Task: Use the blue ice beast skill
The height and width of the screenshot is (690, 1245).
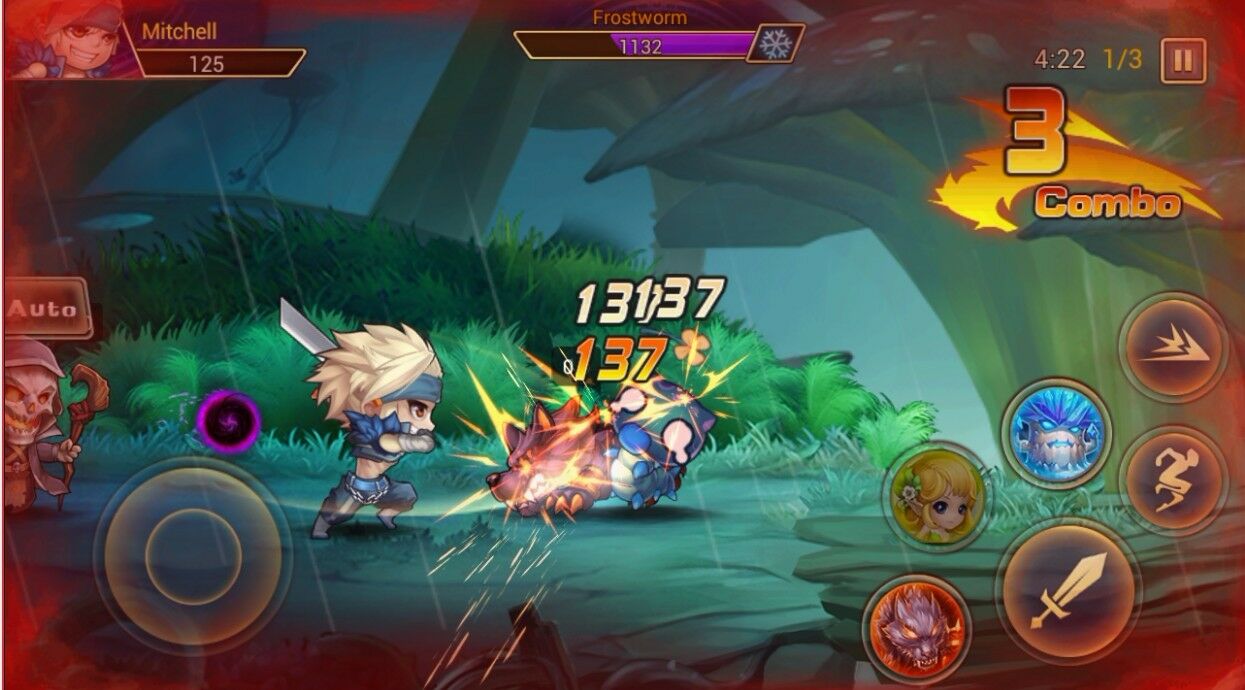Action: click(1056, 433)
